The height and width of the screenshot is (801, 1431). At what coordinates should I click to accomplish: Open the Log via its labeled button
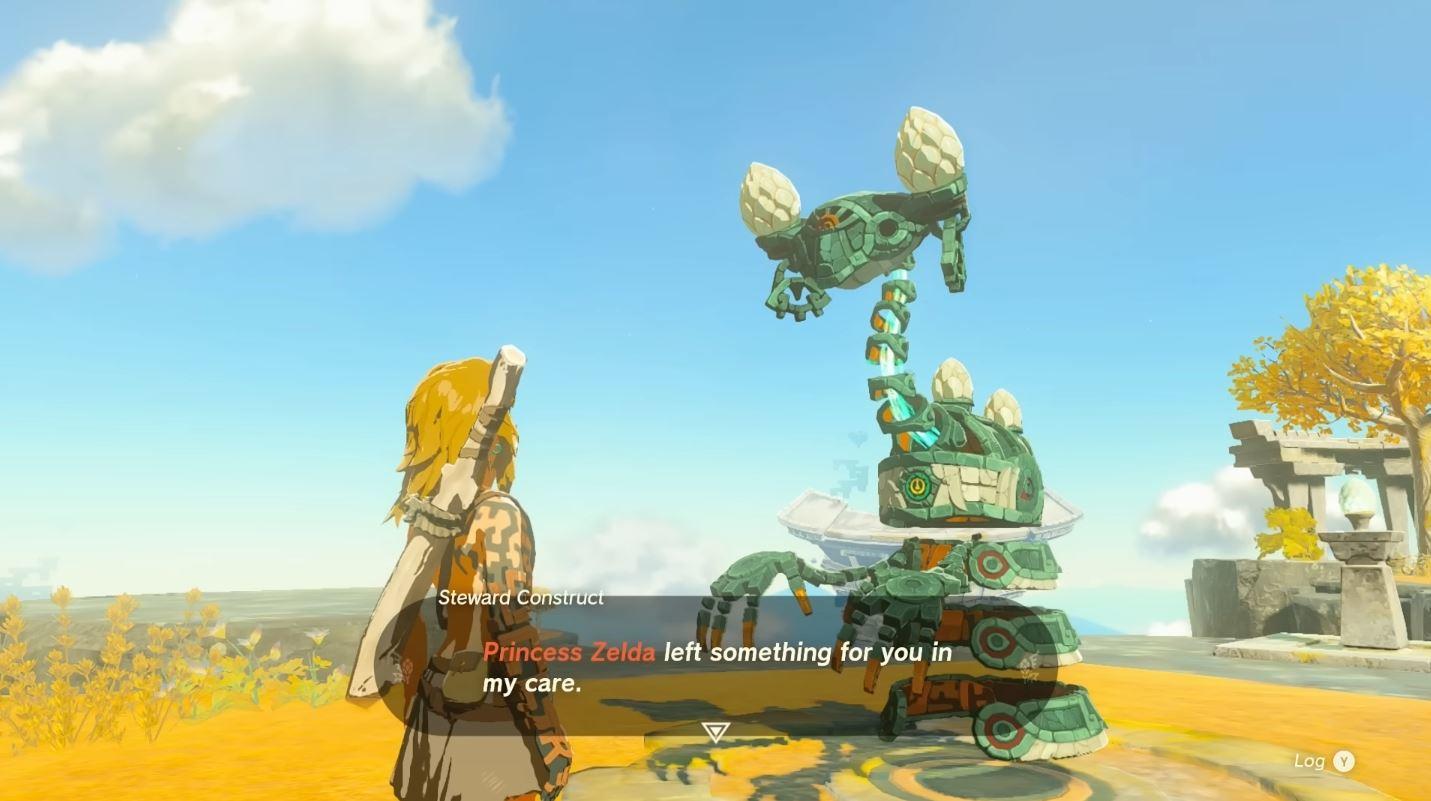point(1320,761)
